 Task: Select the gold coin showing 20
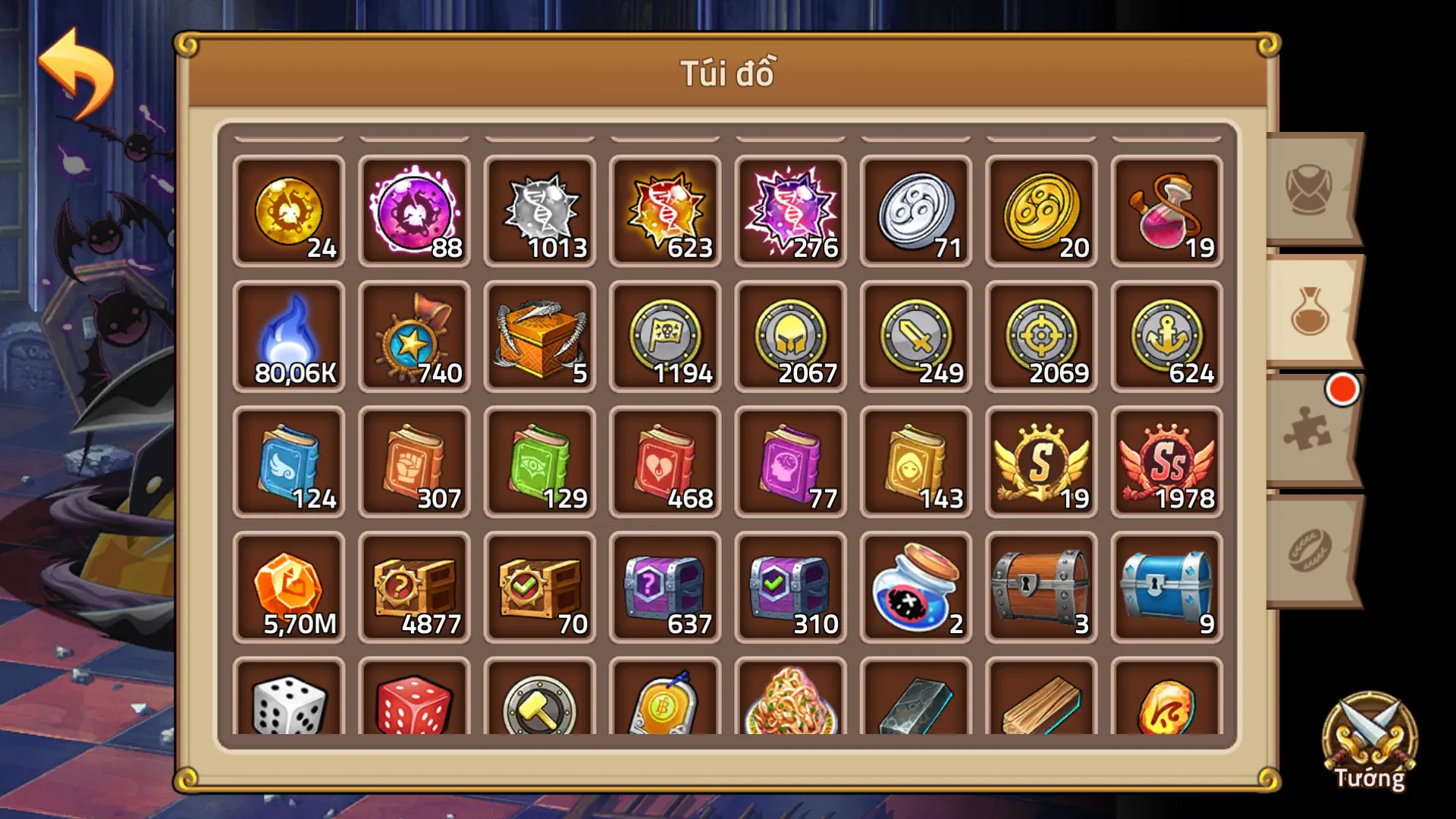click(1042, 210)
